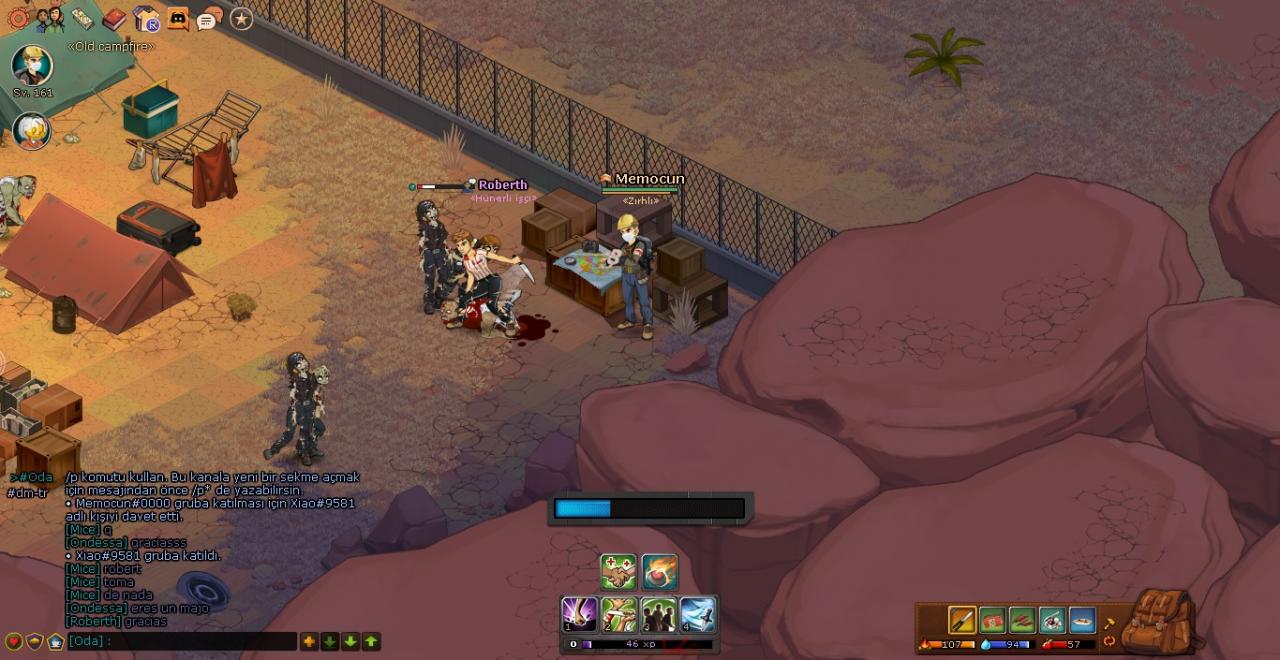Activate the handshake healing ability
The image size is (1280, 660).
[618, 572]
